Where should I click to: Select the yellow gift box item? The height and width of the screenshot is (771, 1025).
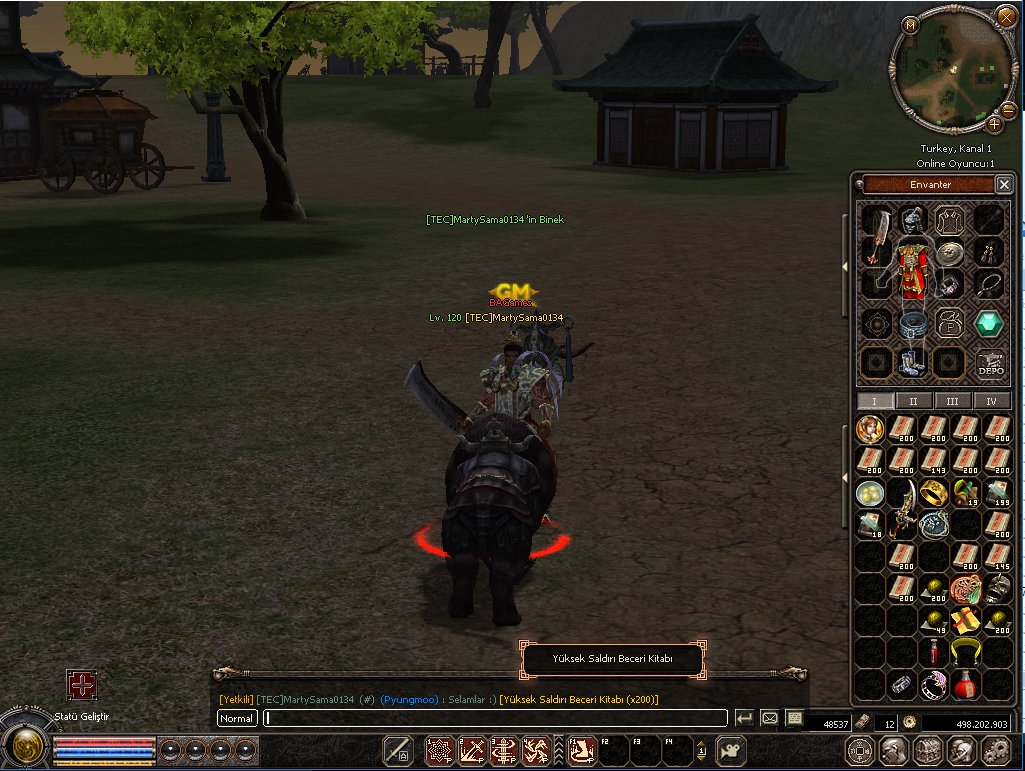click(x=963, y=621)
